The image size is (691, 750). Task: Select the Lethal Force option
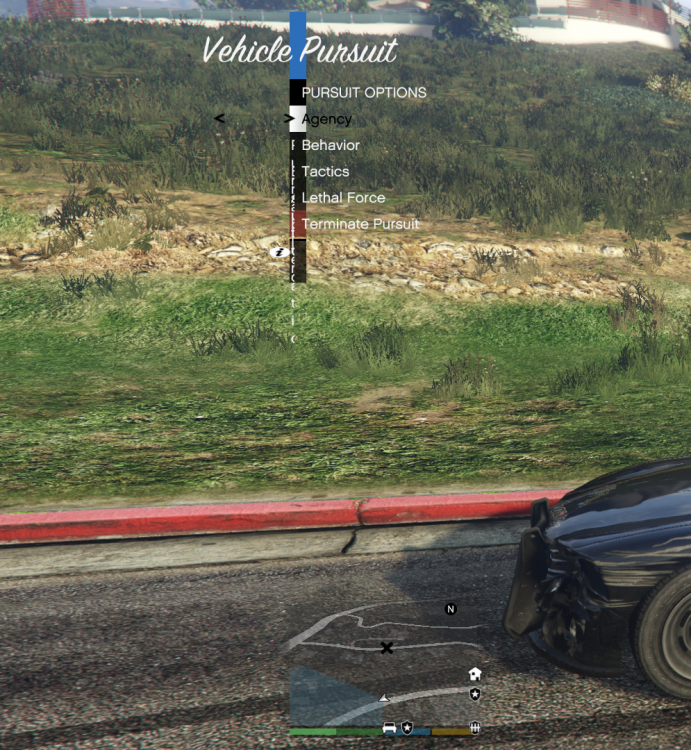pyautogui.click(x=343, y=198)
